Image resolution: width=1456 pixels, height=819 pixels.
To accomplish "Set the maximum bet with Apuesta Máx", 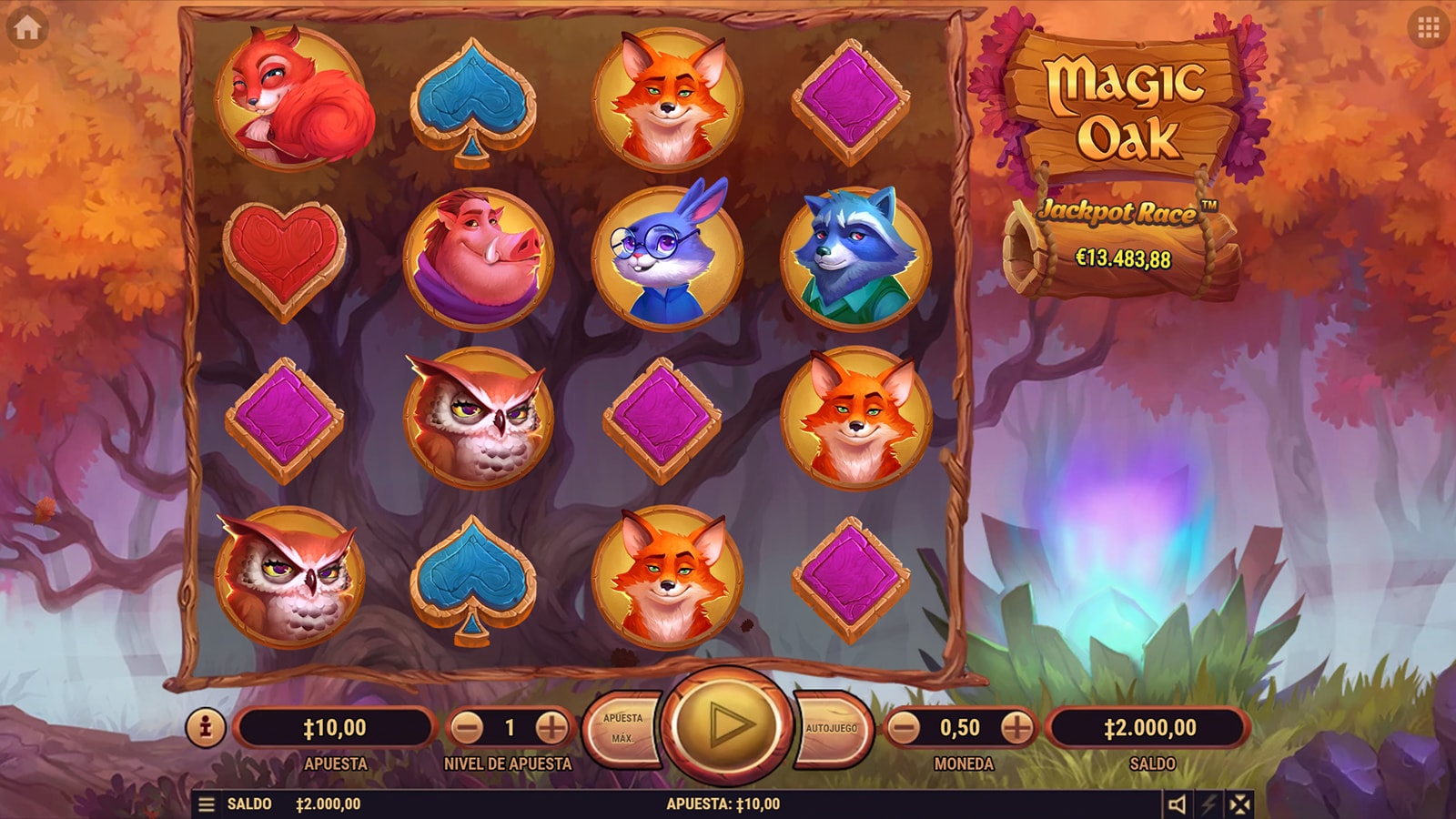I will (x=624, y=728).
